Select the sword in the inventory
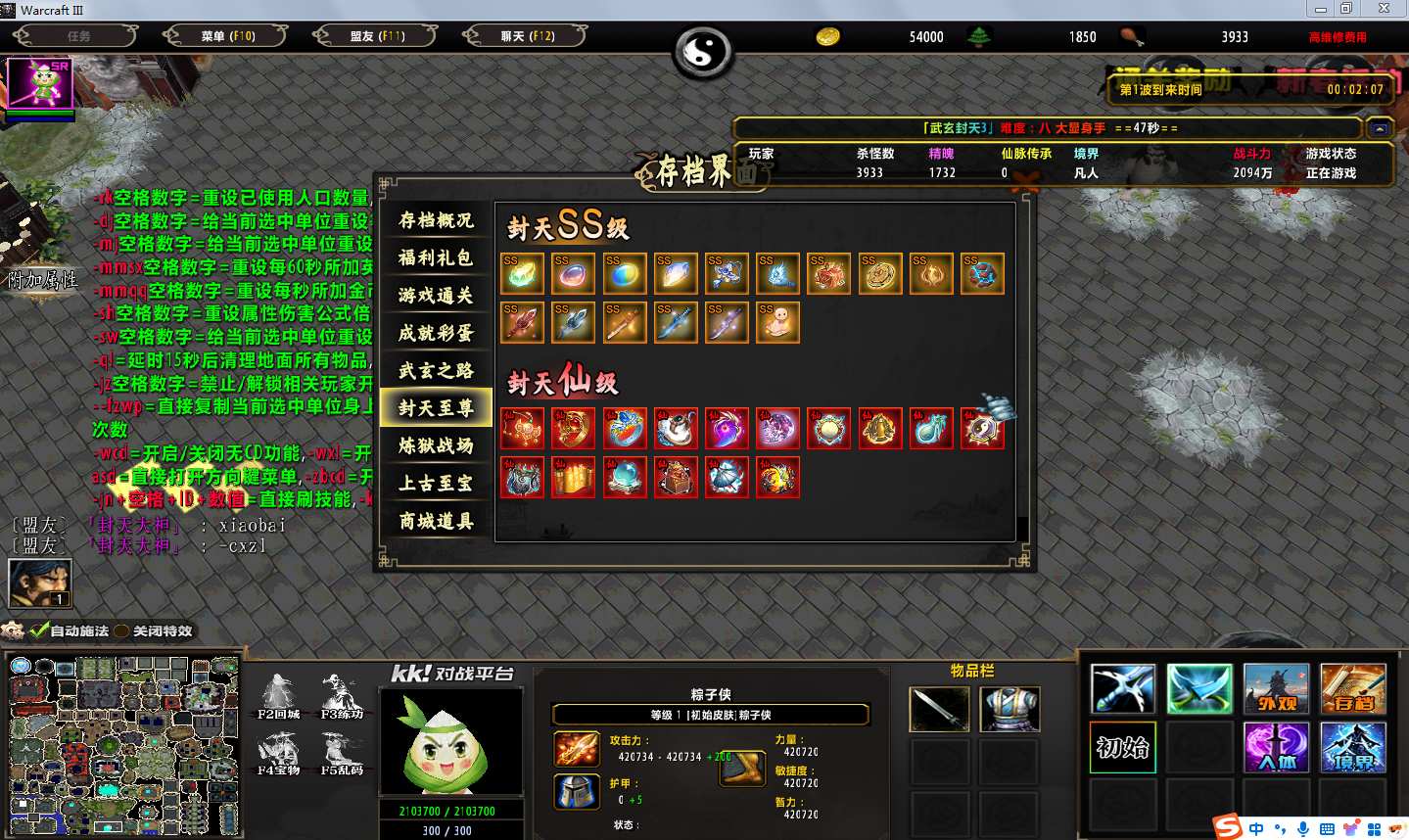The image size is (1409, 840). 939,709
